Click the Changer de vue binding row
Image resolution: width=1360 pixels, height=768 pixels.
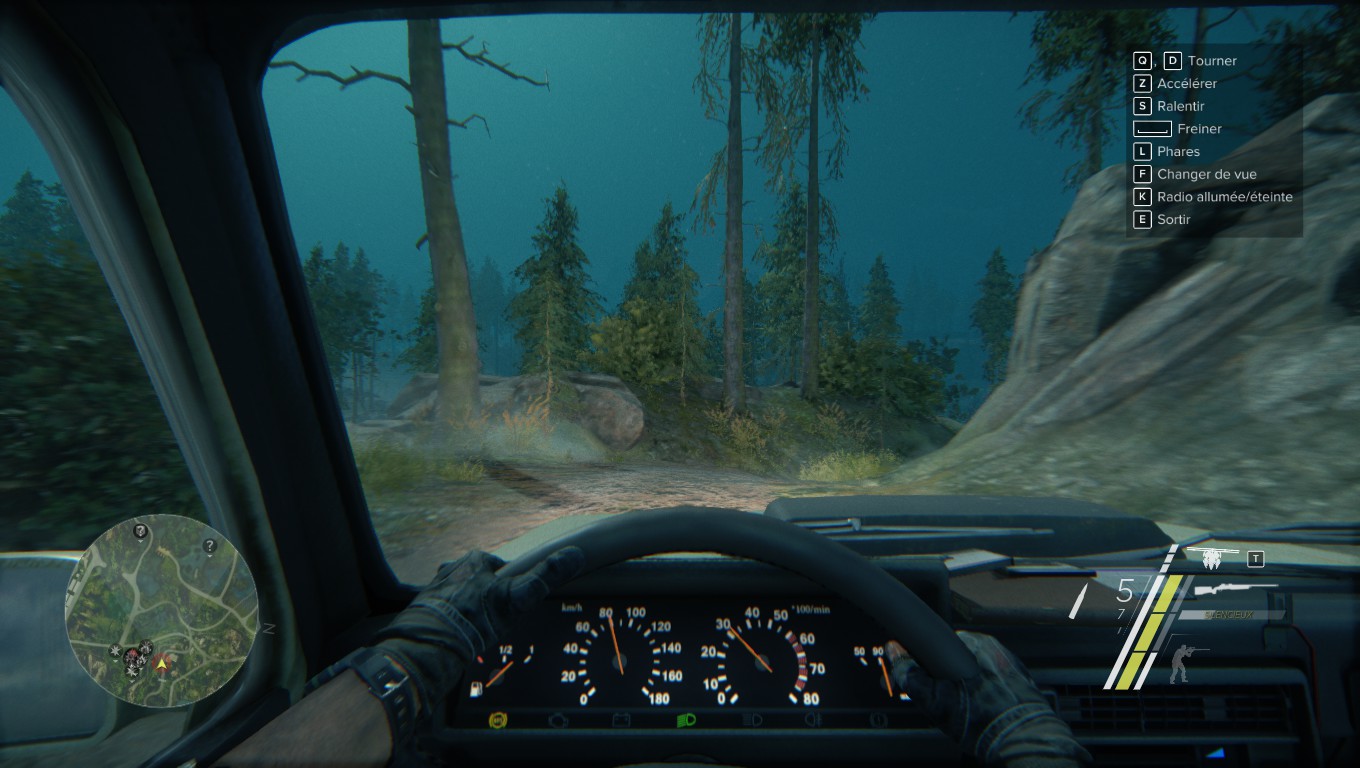click(x=1205, y=173)
